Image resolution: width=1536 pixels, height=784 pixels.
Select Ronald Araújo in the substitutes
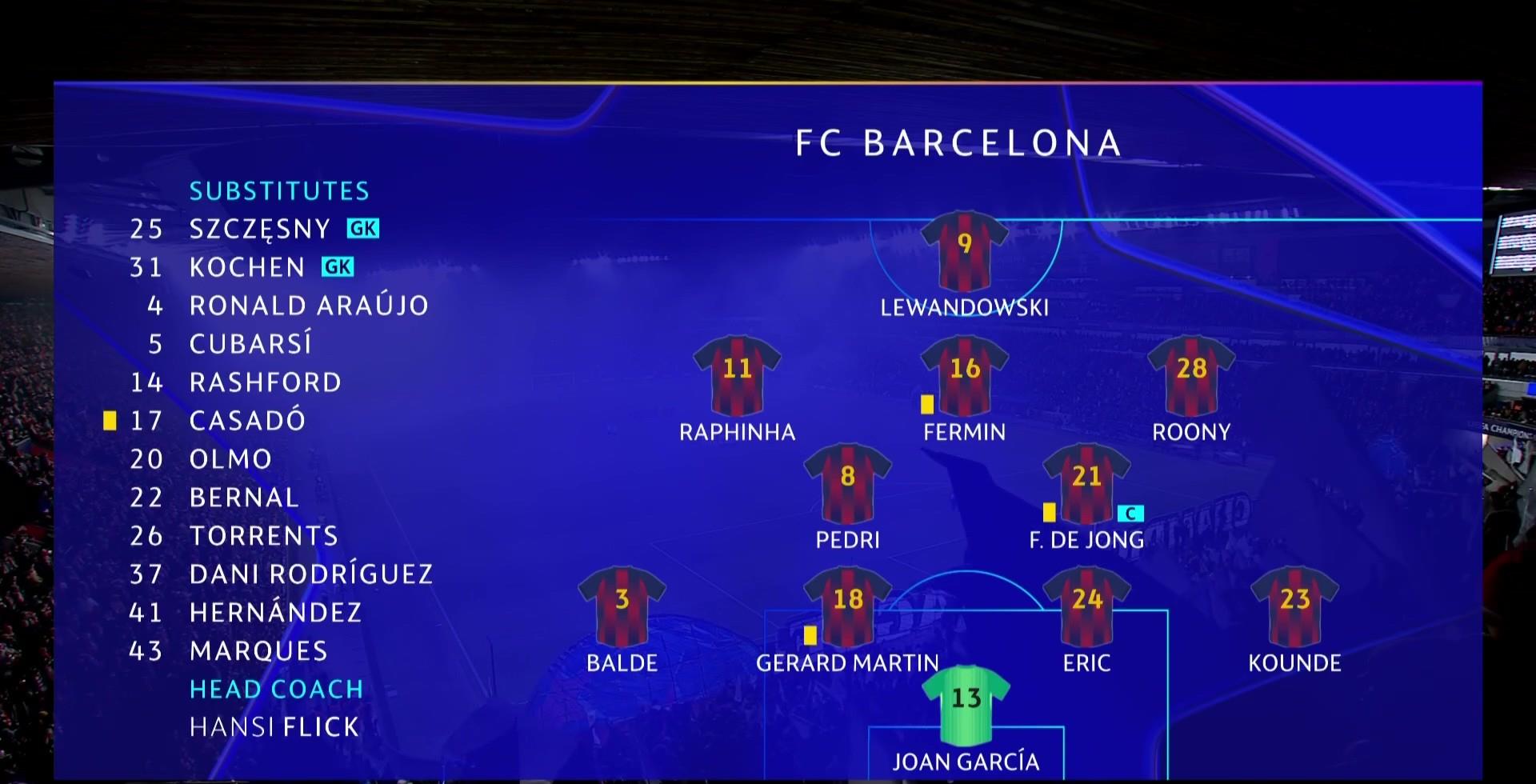pos(309,306)
